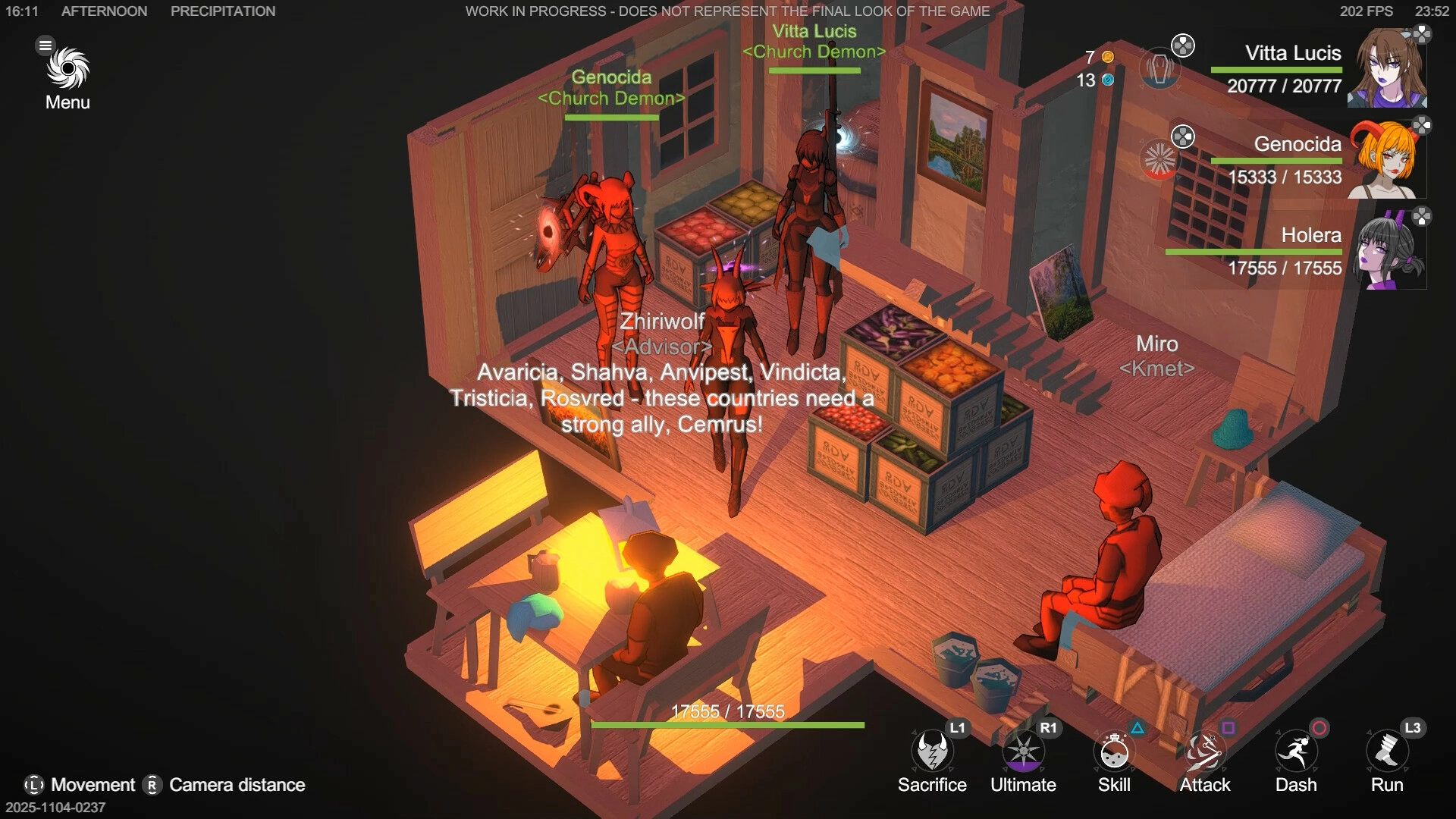Click Vitta Lucis coffin skill icon
Viewport: 1456px width, 819px height.
point(1159,68)
